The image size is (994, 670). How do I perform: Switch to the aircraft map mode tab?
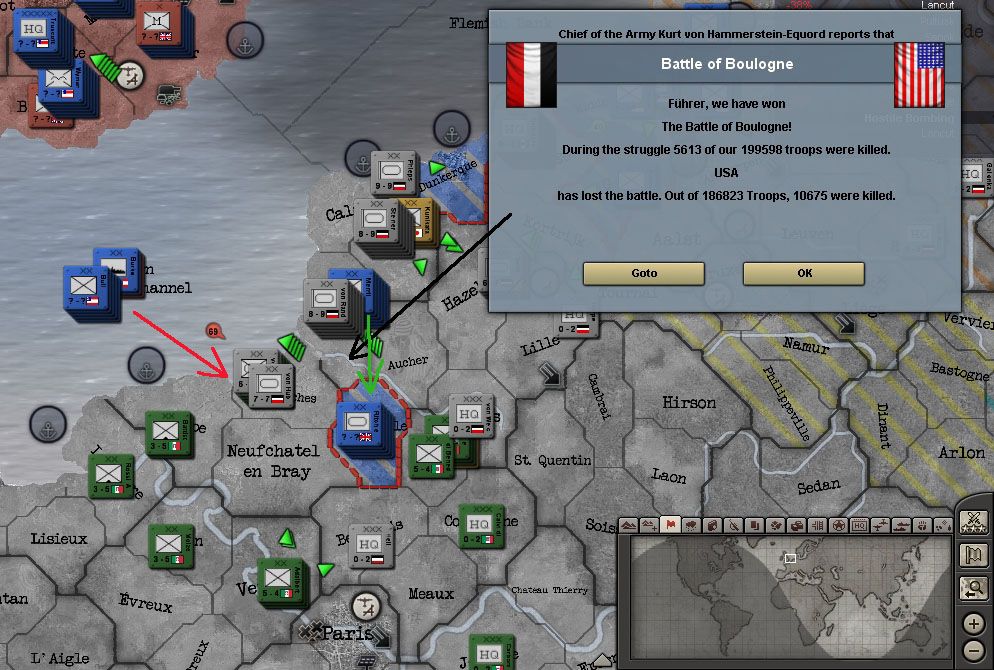880,525
